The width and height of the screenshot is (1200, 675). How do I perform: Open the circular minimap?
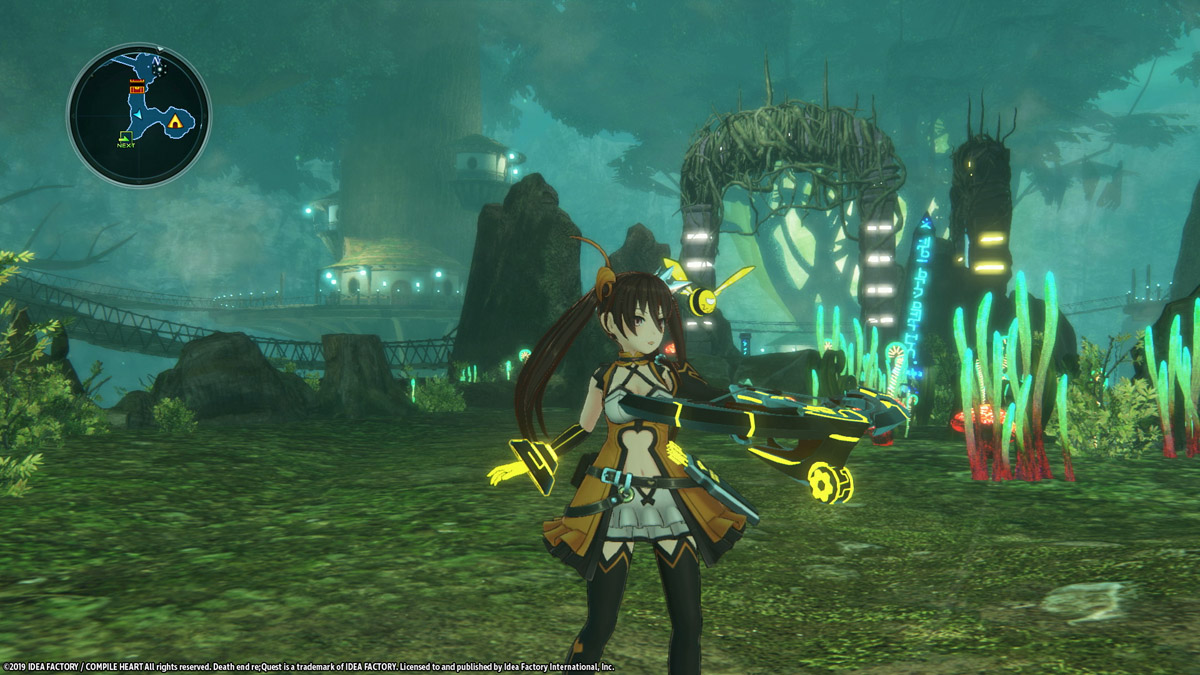pyautogui.click(x=139, y=115)
